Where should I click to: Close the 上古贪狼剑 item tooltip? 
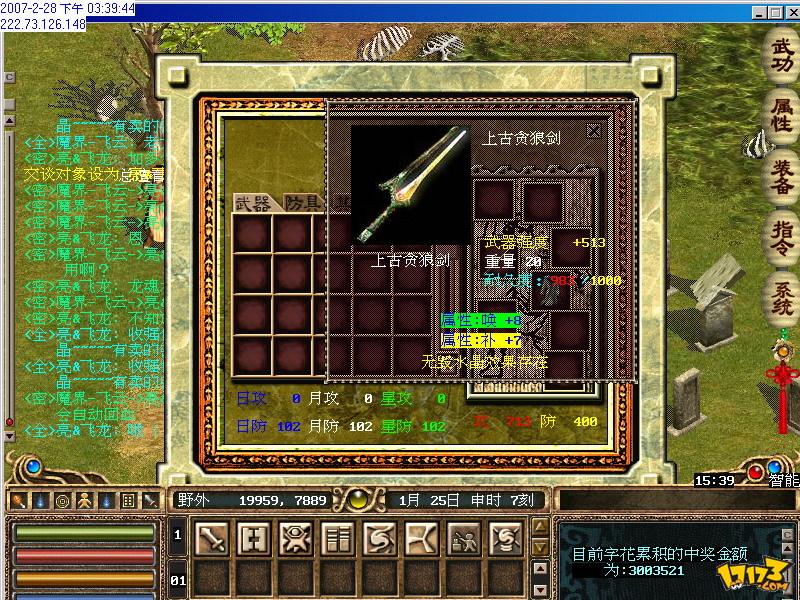[x=594, y=130]
